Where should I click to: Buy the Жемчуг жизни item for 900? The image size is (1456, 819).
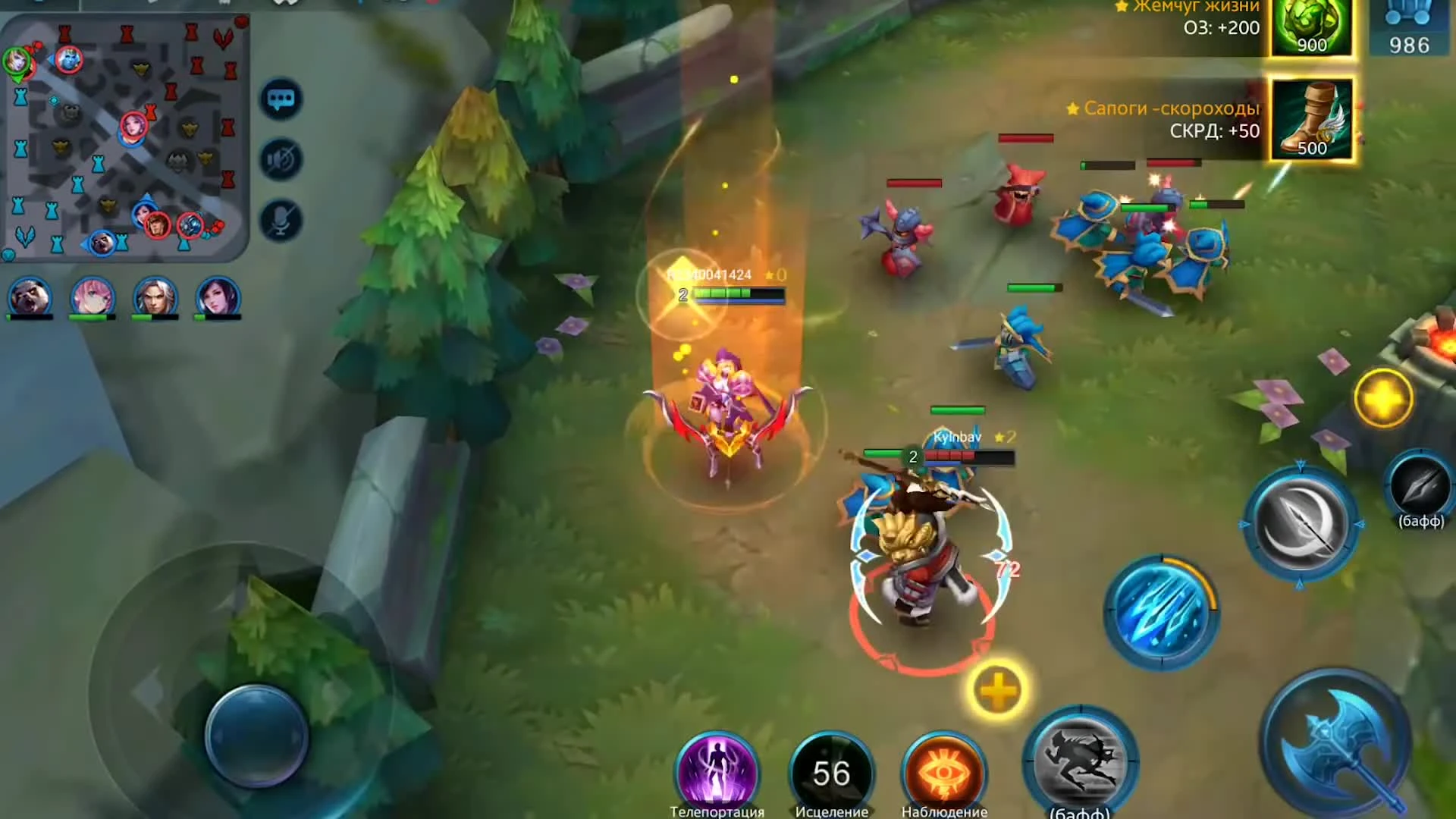[x=1311, y=30]
